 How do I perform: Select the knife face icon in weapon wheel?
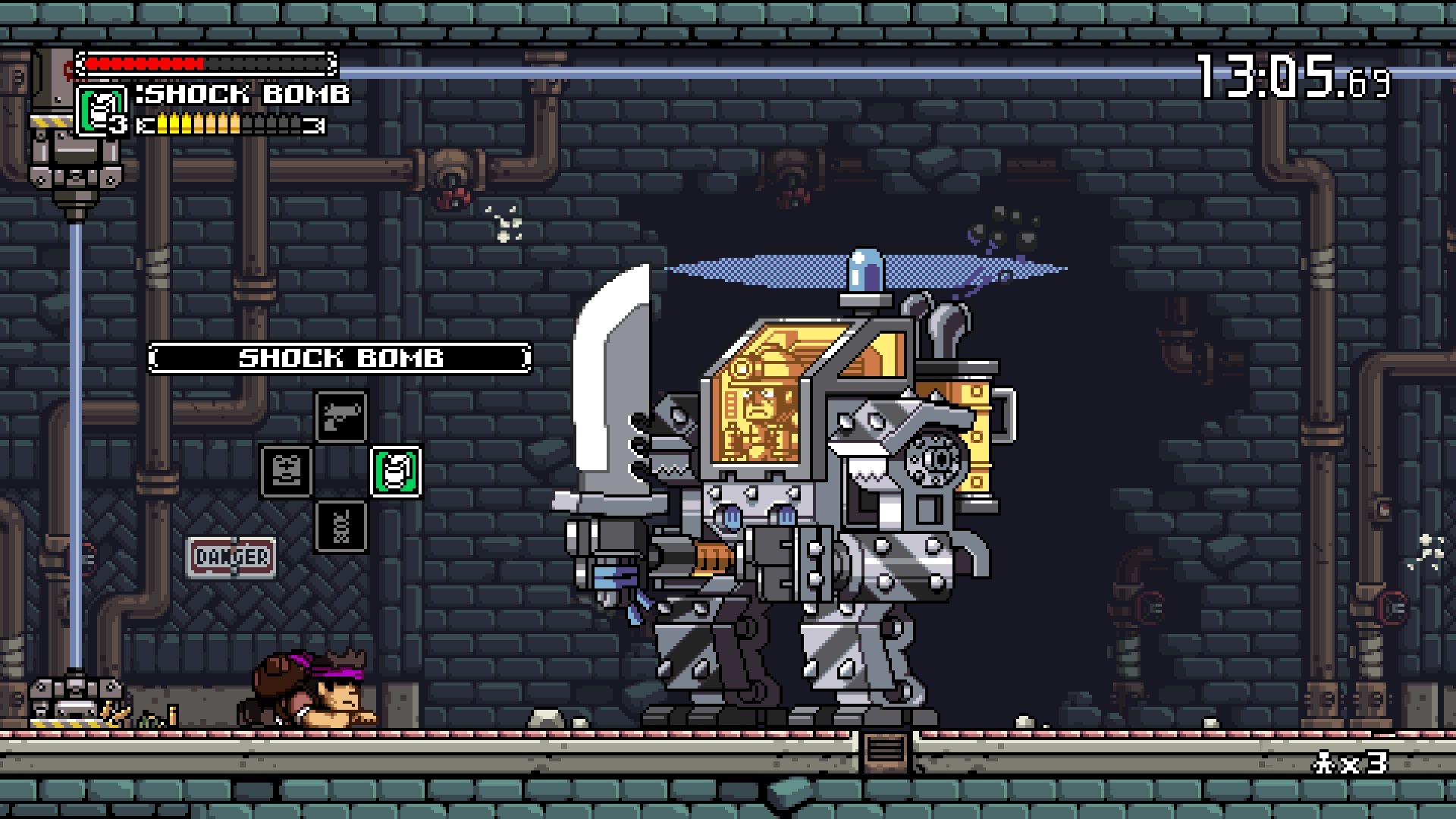point(285,470)
